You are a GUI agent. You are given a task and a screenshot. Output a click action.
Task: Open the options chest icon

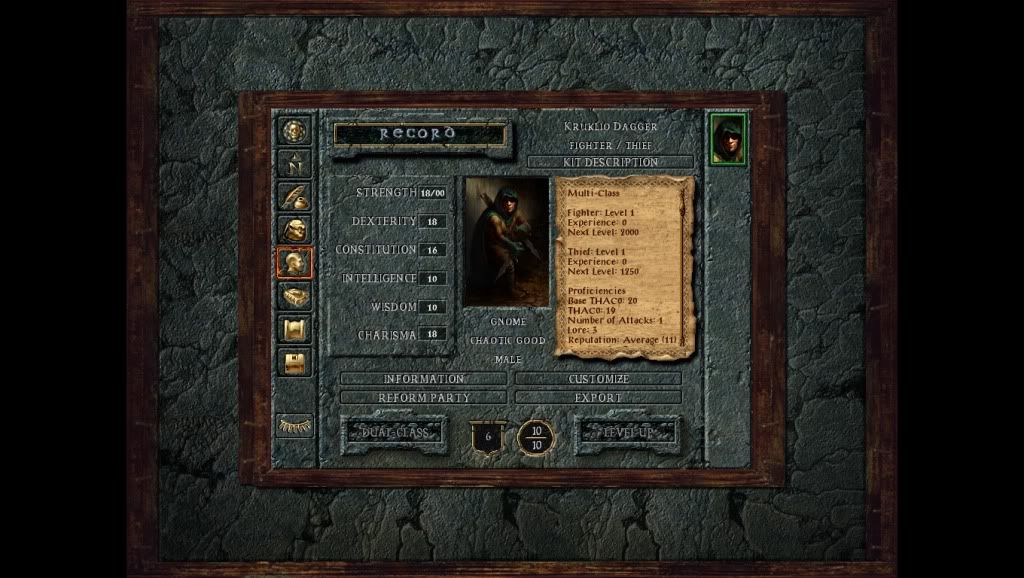(x=295, y=362)
